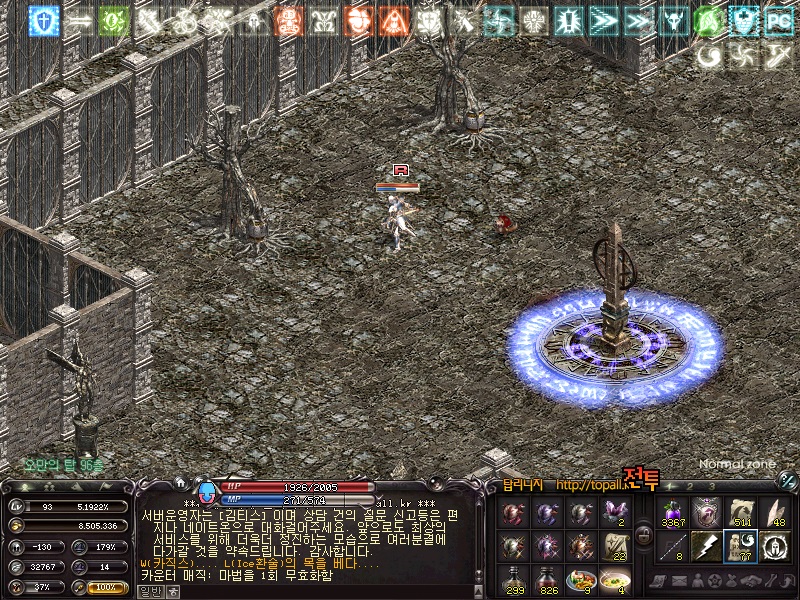Image resolution: width=800 pixels, height=600 pixels.
Task: Select the 일반 chat tab
Action: pyautogui.click(x=148, y=591)
